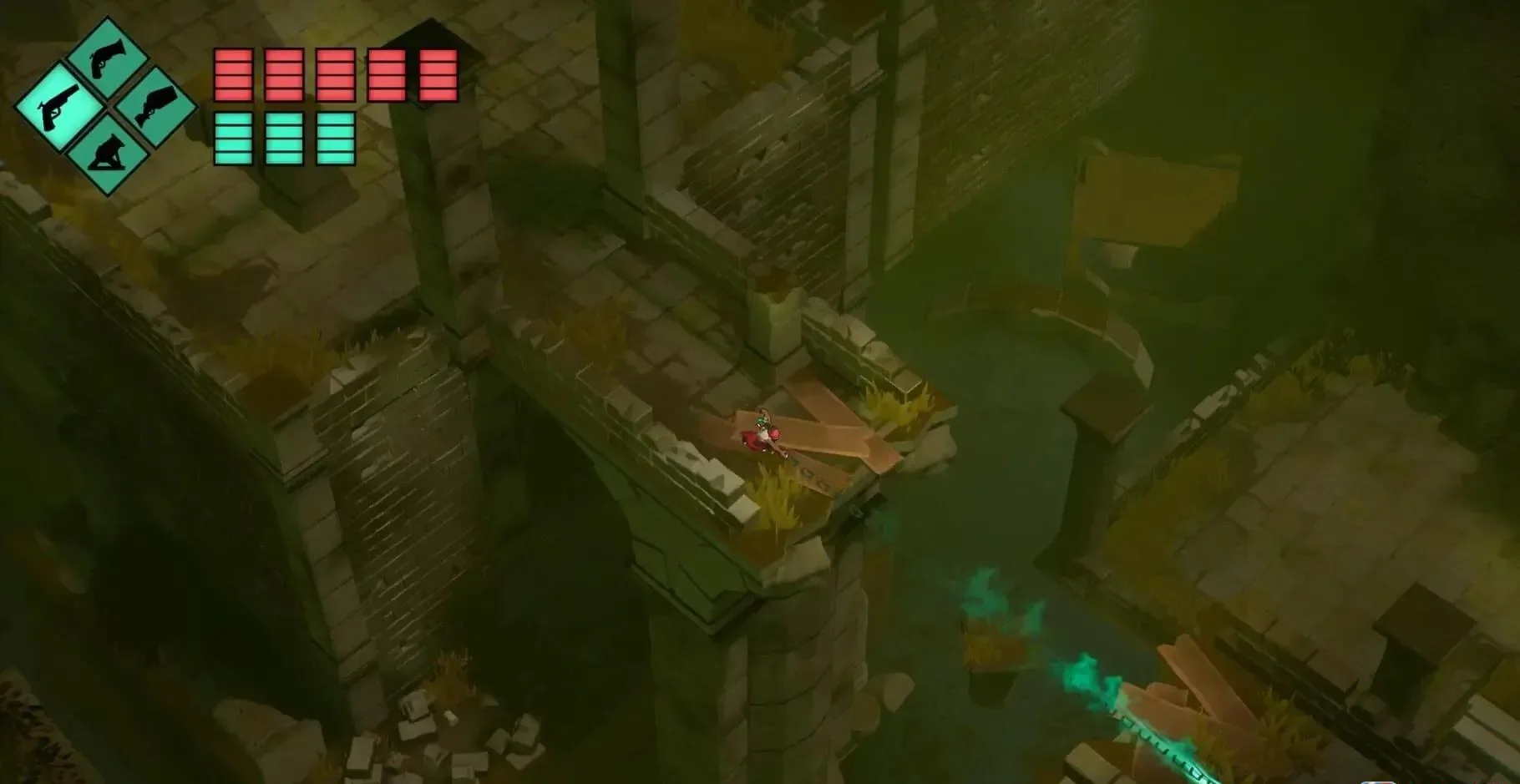Toggle the first red health block
The image size is (1520, 784).
pyautogui.click(x=234, y=75)
